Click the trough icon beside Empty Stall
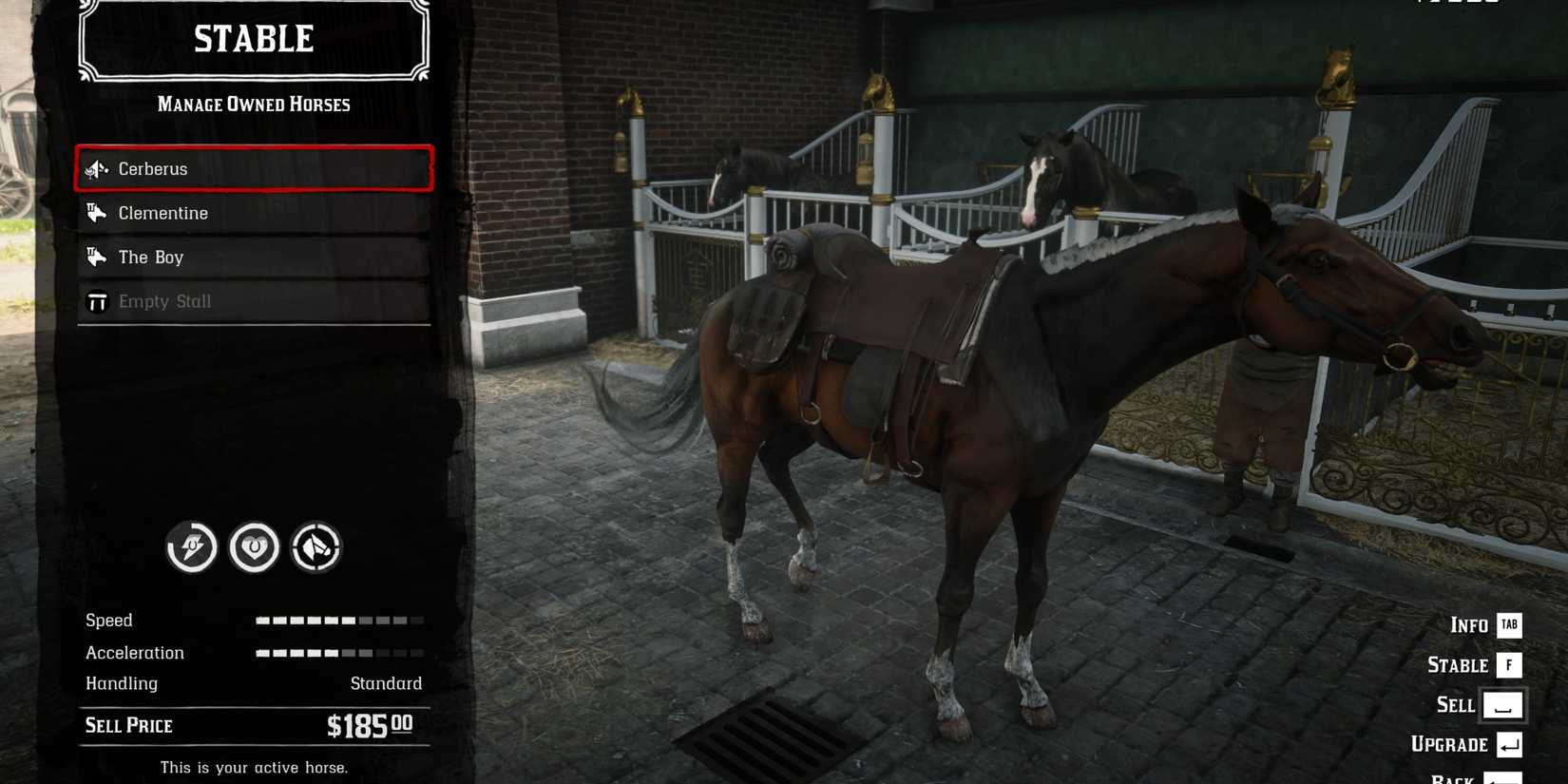This screenshot has width=1568, height=784. click(x=97, y=300)
